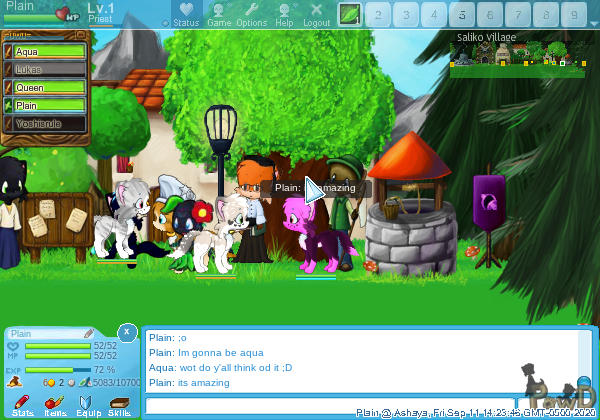
Task: Close the character info panel
Action: (x=127, y=331)
